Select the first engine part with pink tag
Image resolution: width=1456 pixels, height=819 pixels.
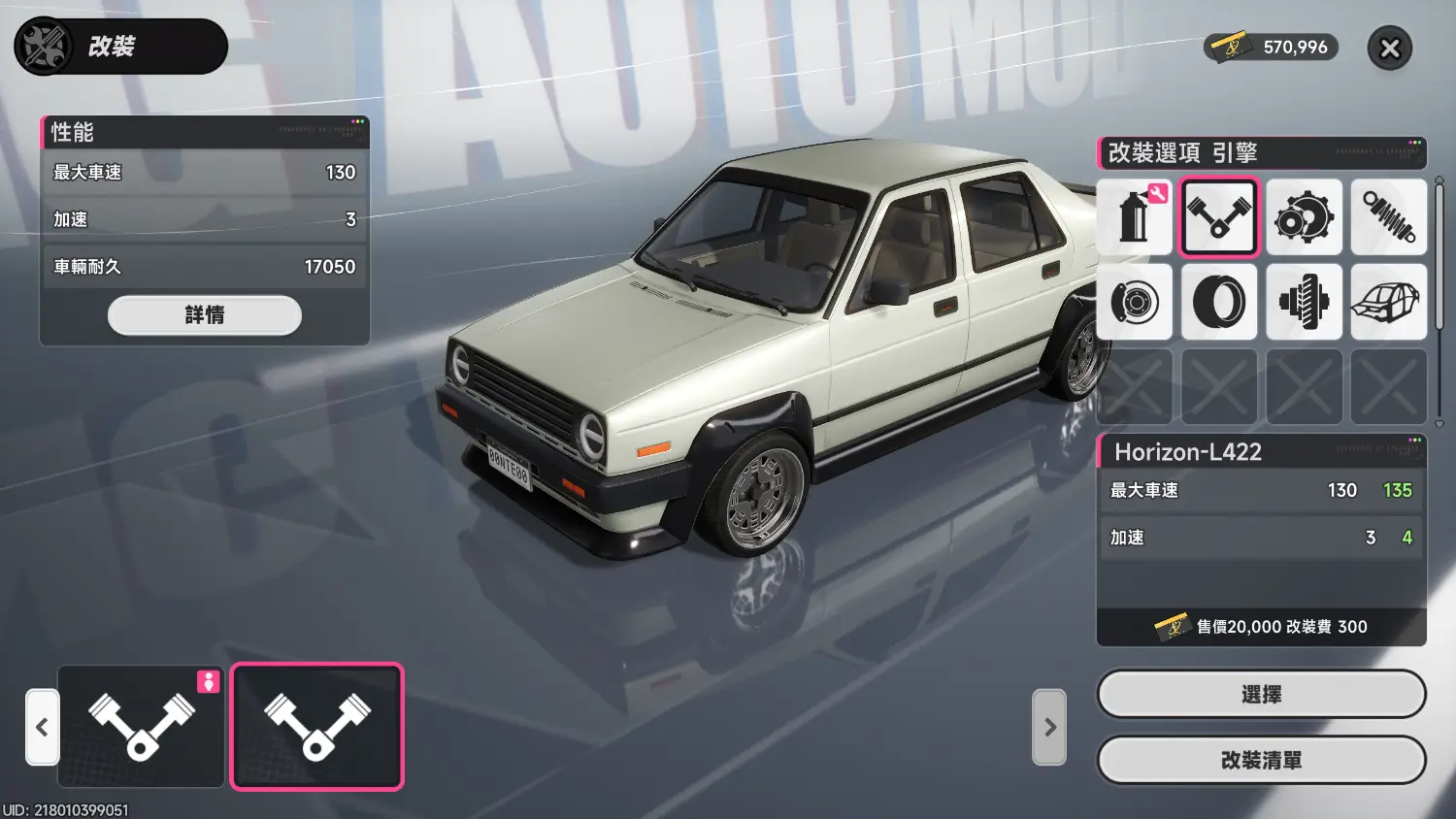tap(142, 726)
